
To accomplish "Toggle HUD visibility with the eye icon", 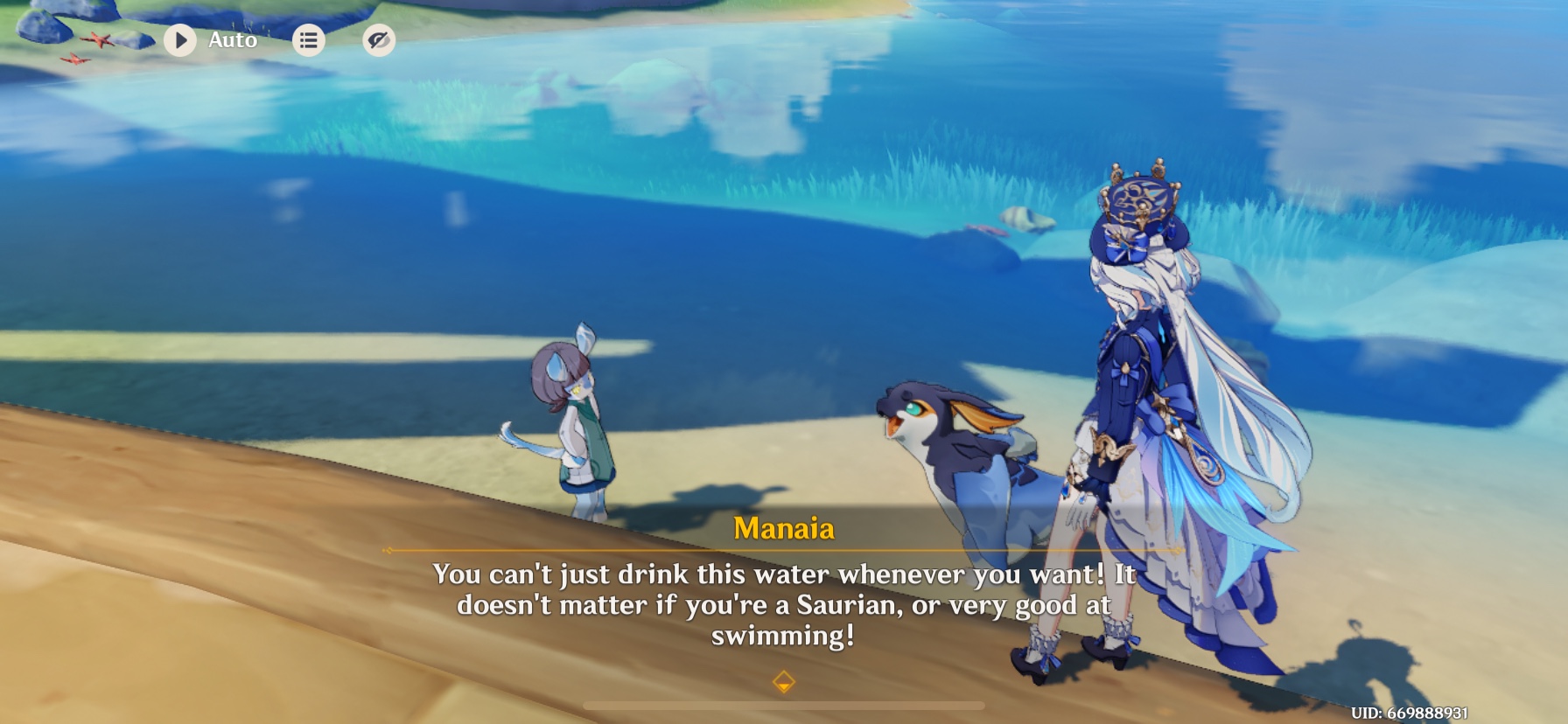I will click(x=378, y=39).
